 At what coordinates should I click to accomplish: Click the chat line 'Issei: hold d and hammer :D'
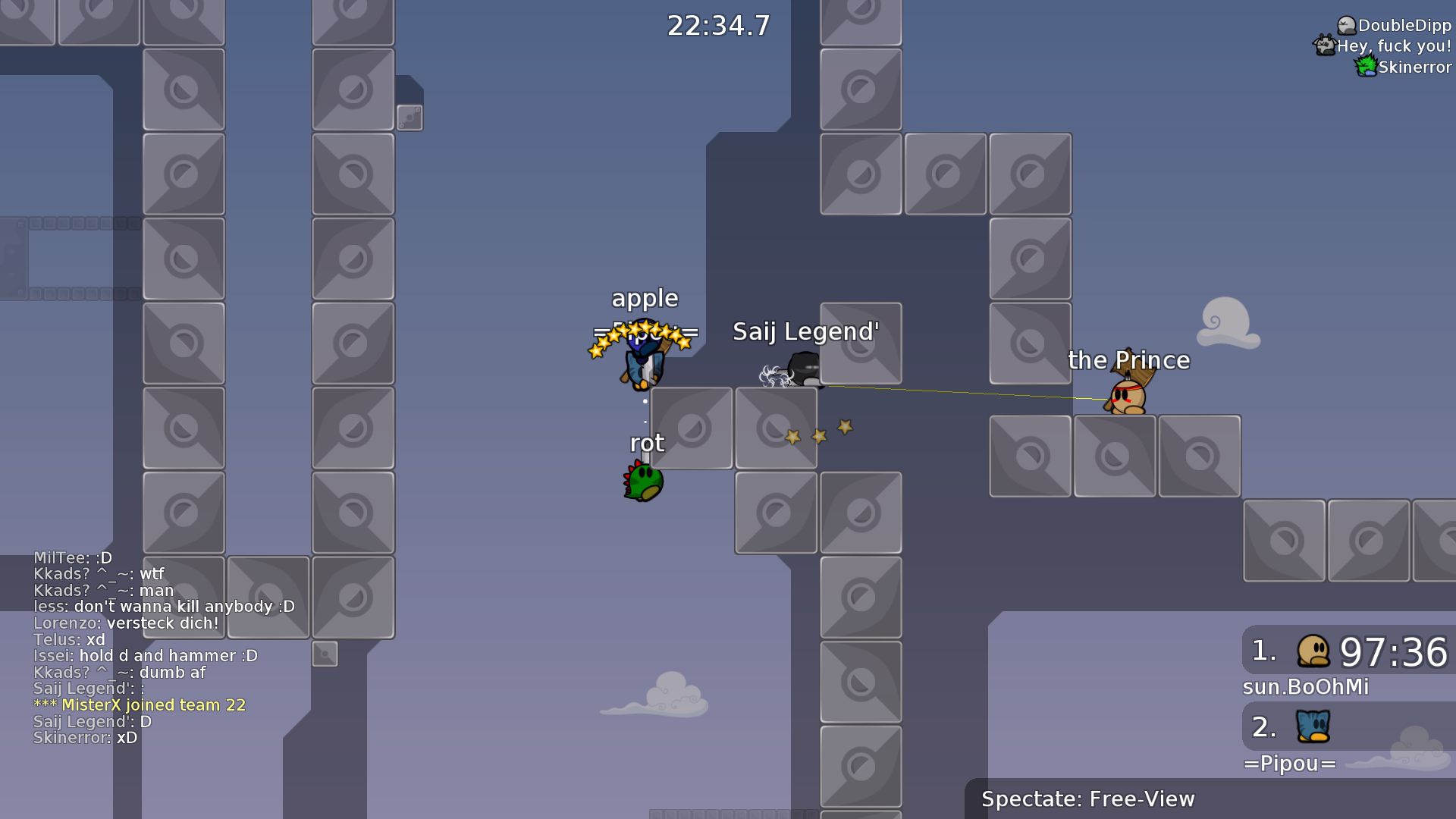click(146, 655)
